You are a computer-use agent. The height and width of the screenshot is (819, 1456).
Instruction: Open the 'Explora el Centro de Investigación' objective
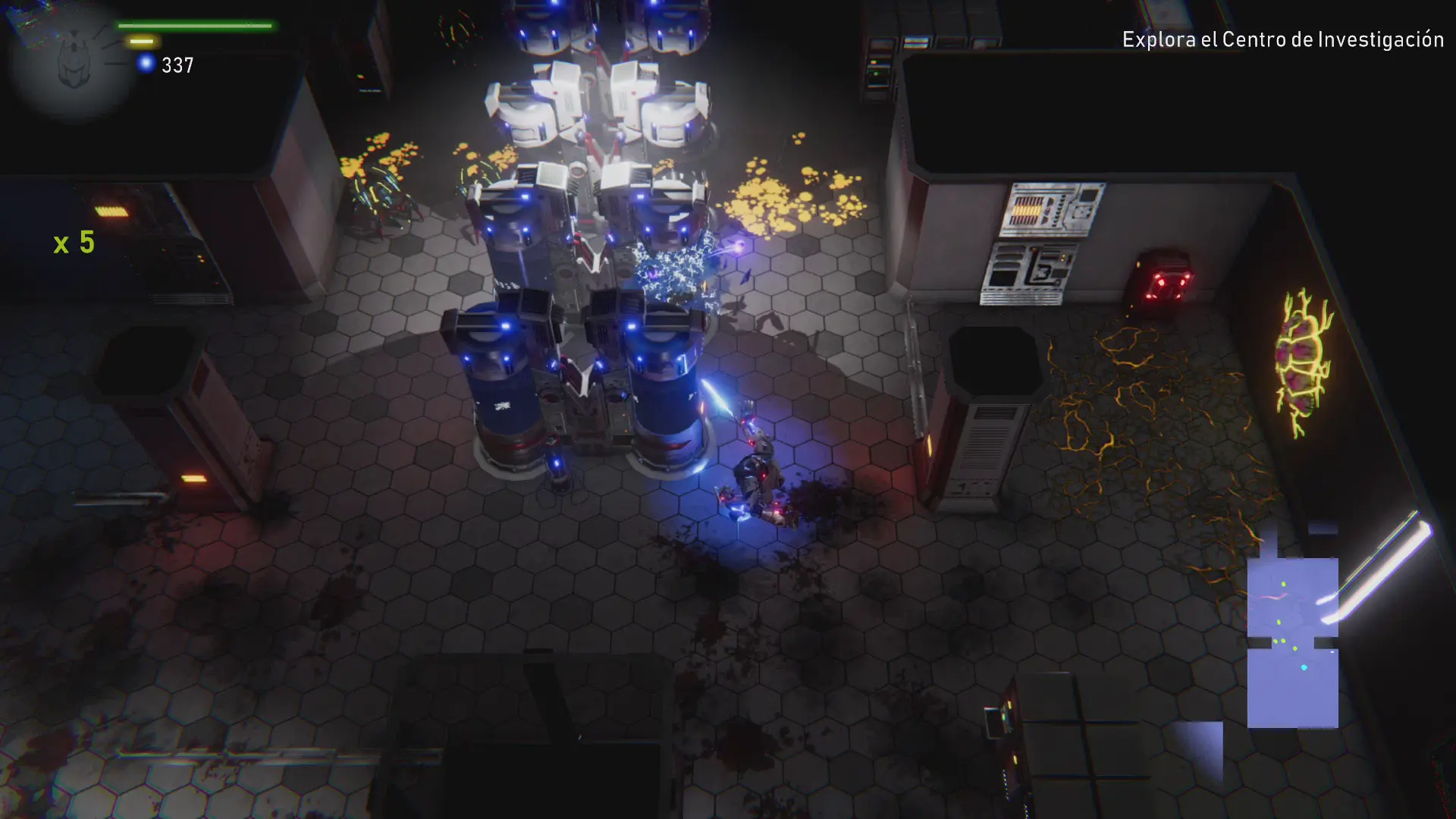[x=1282, y=39]
